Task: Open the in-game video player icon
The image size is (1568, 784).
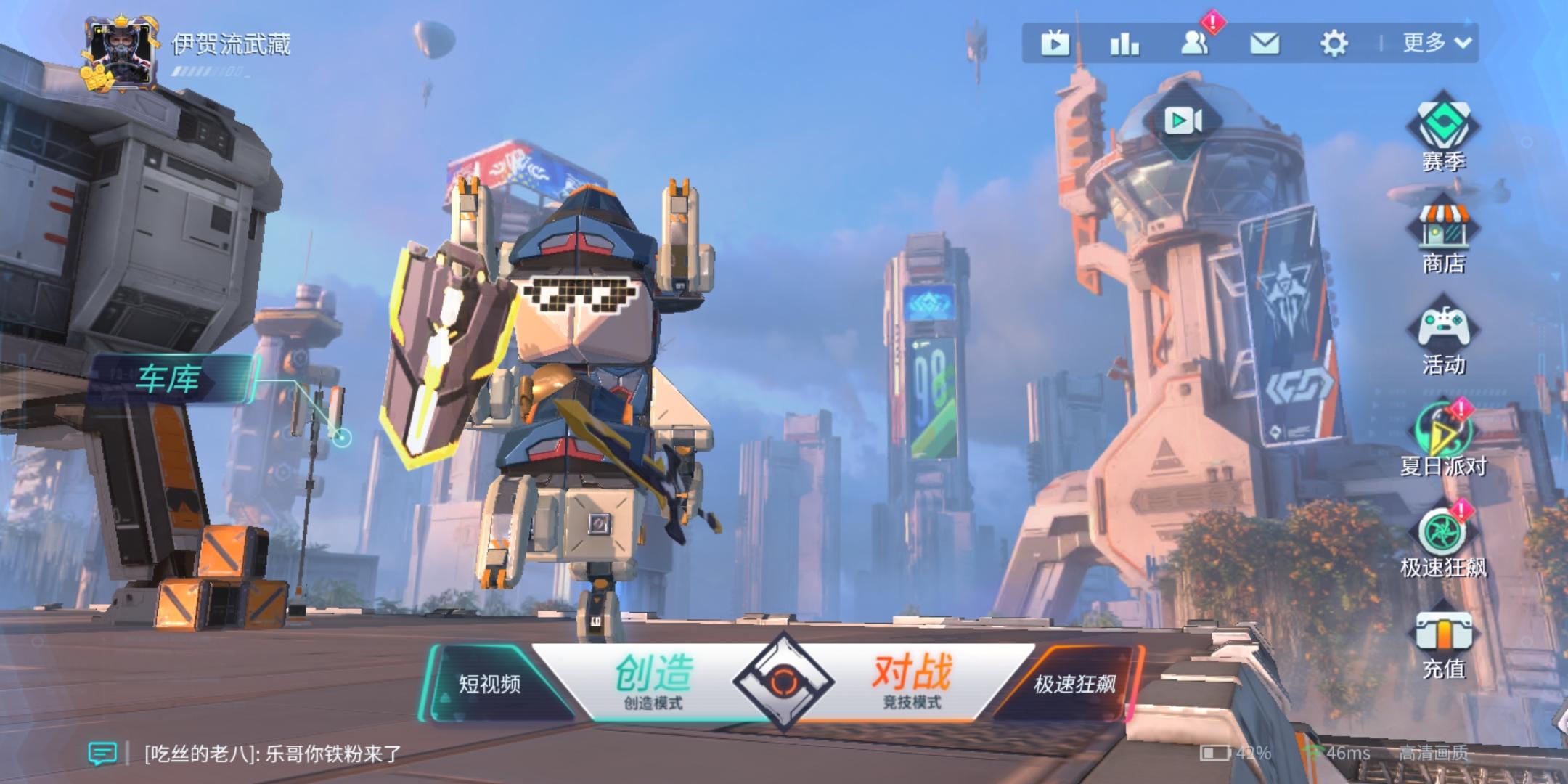Action: [x=1055, y=44]
